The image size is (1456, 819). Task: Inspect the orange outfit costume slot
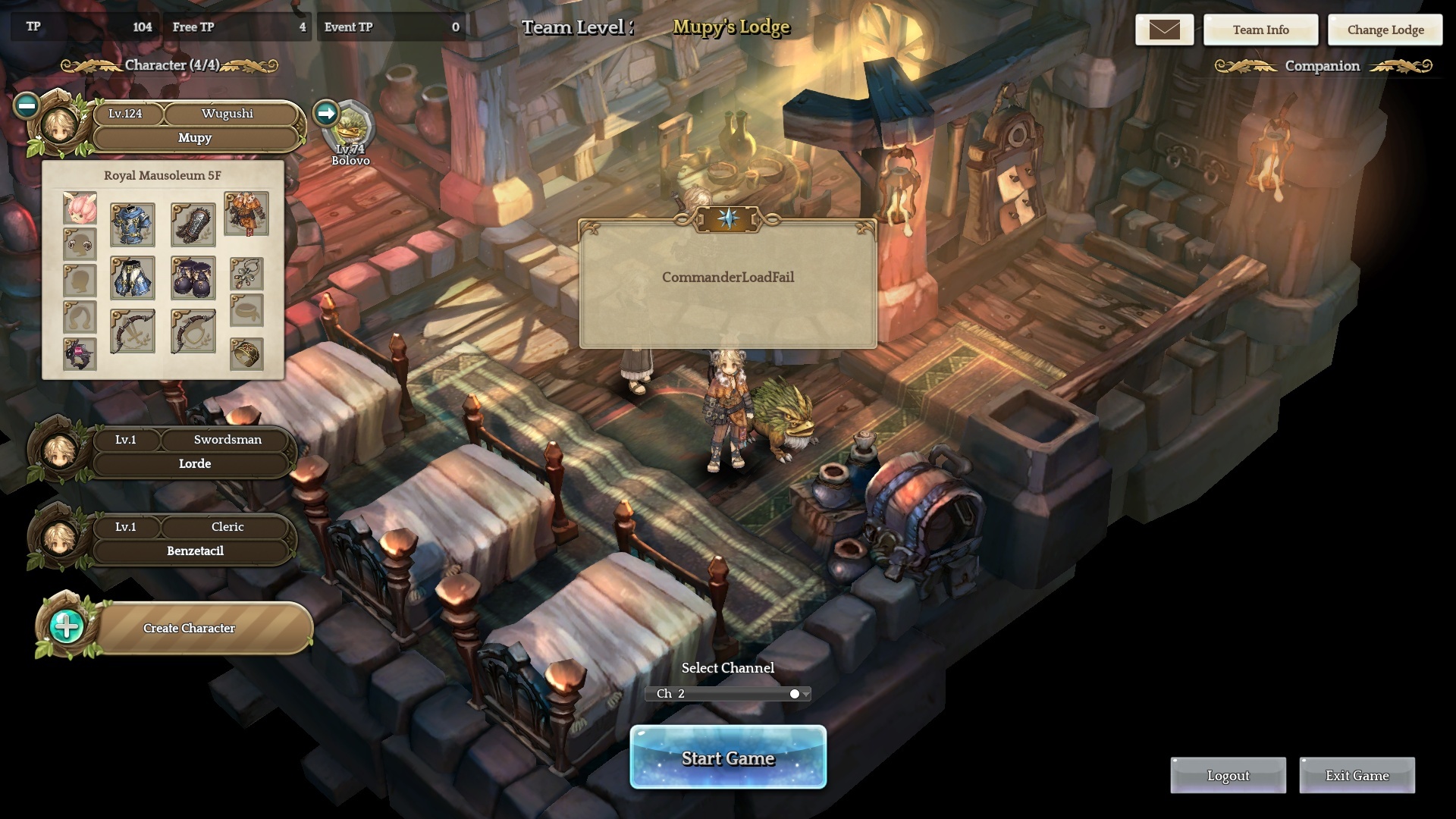[x=246, y=213]
